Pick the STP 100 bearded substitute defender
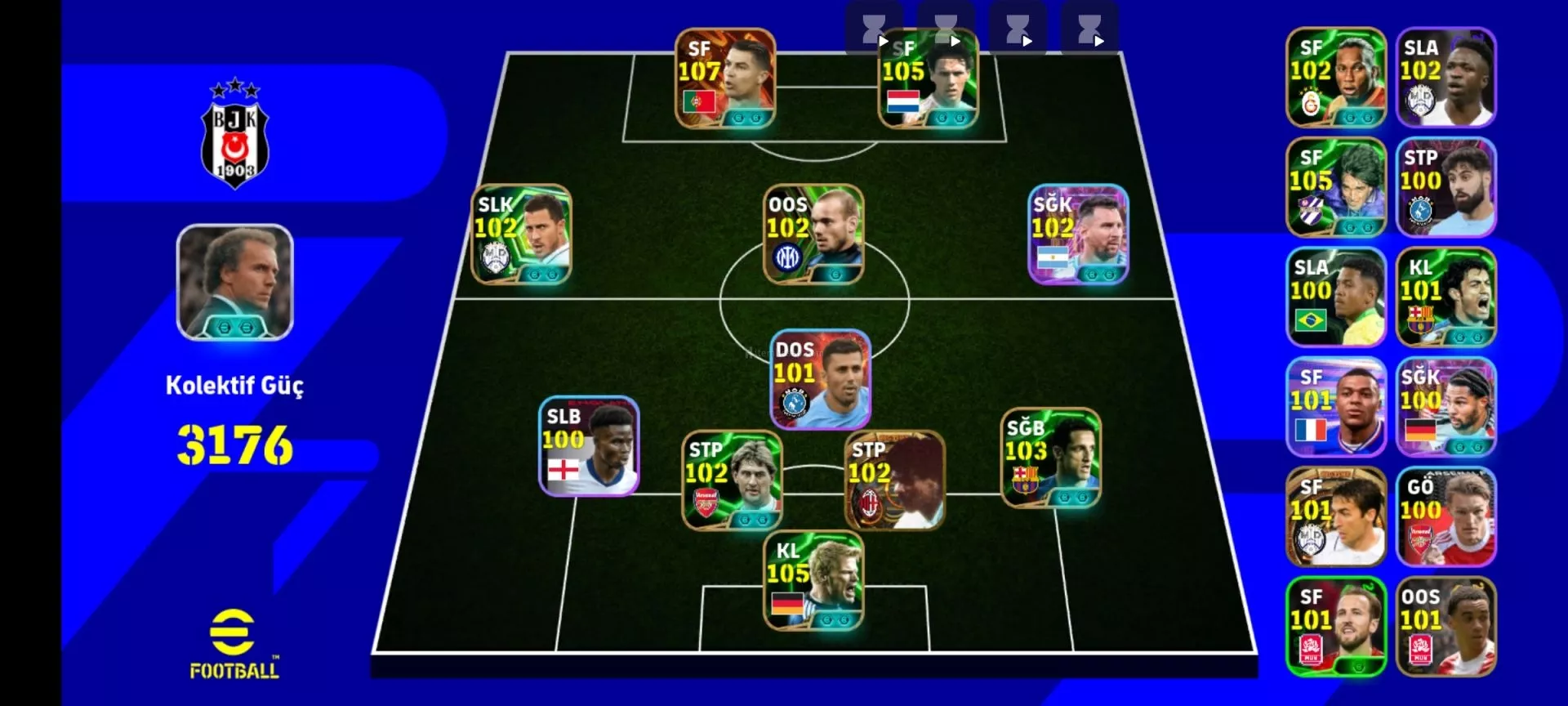The height and width of the screenshot is (706, 1568). 1446,187
